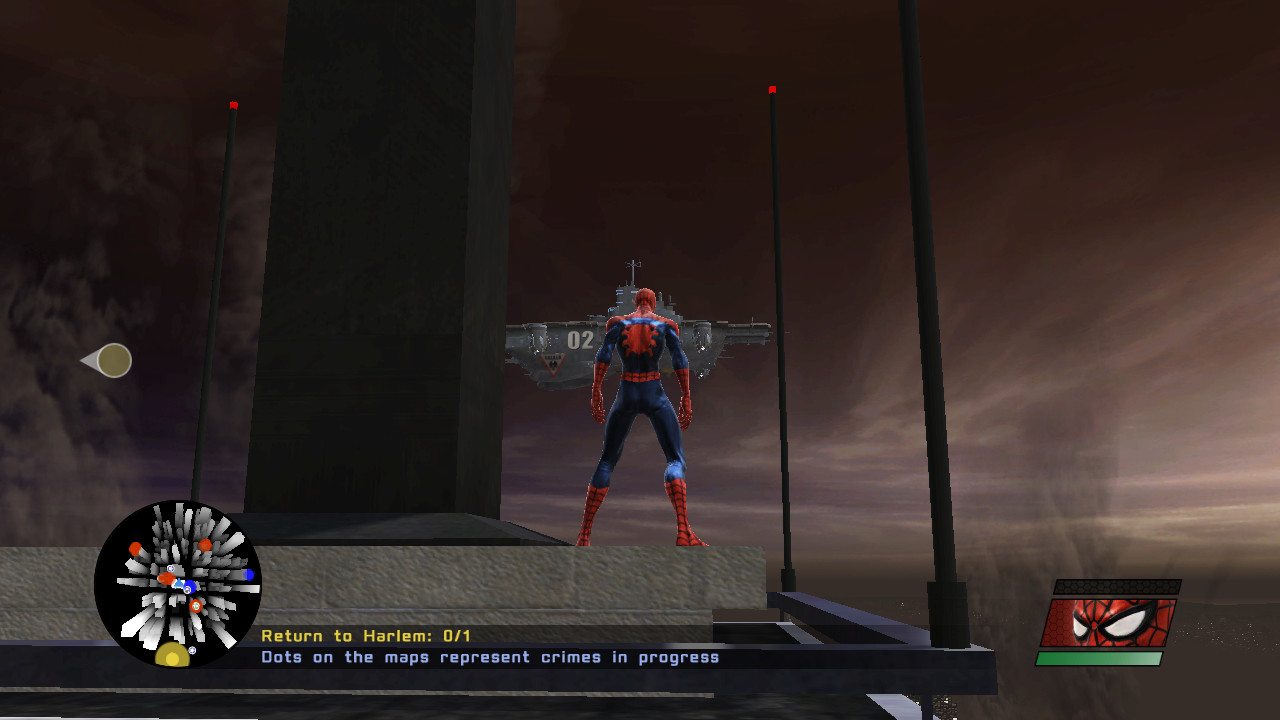Click the dark rage meter above the portrait
Viewport: 1280px width, 720px height.
pos(1117,585)
